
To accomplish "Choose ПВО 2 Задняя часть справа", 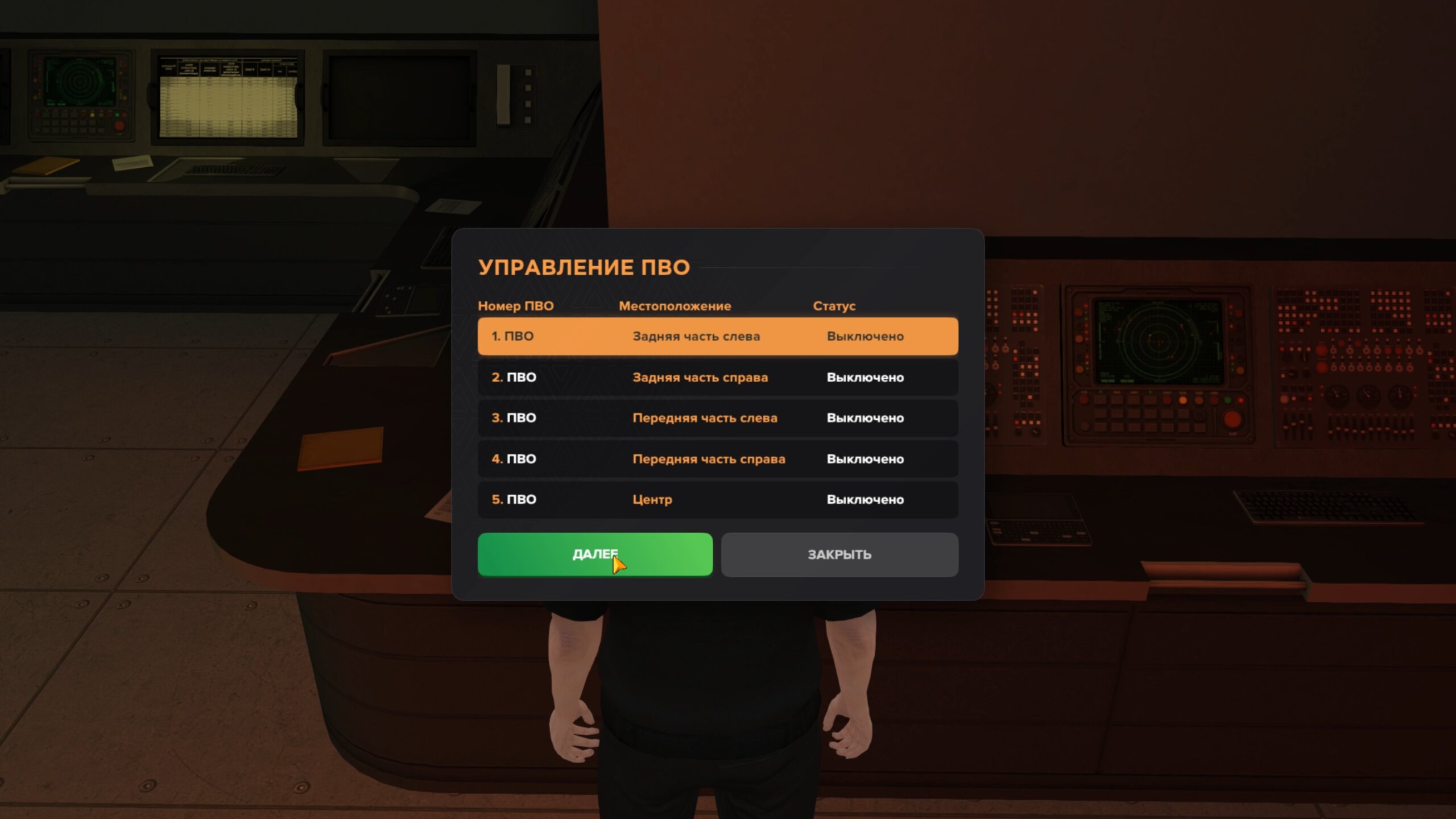I will [x=718, y=377].
